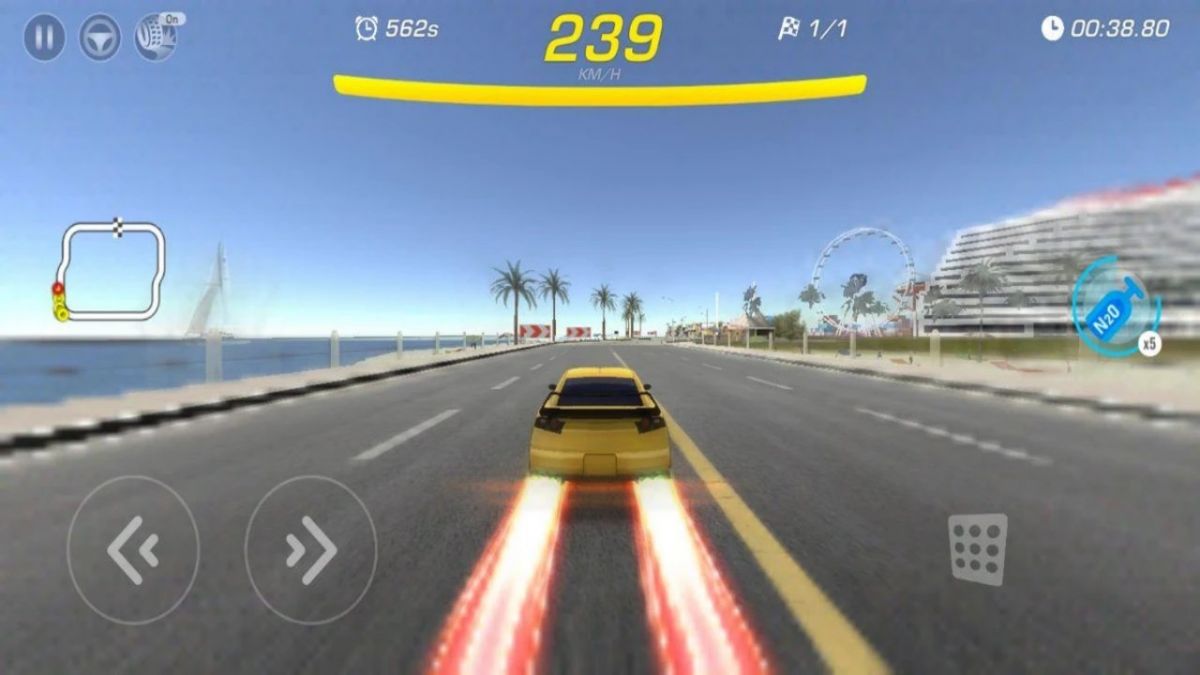This screenshot has height=675, width=1200.
Task: Steer left with the left arrow button
Action: [133, 550]
